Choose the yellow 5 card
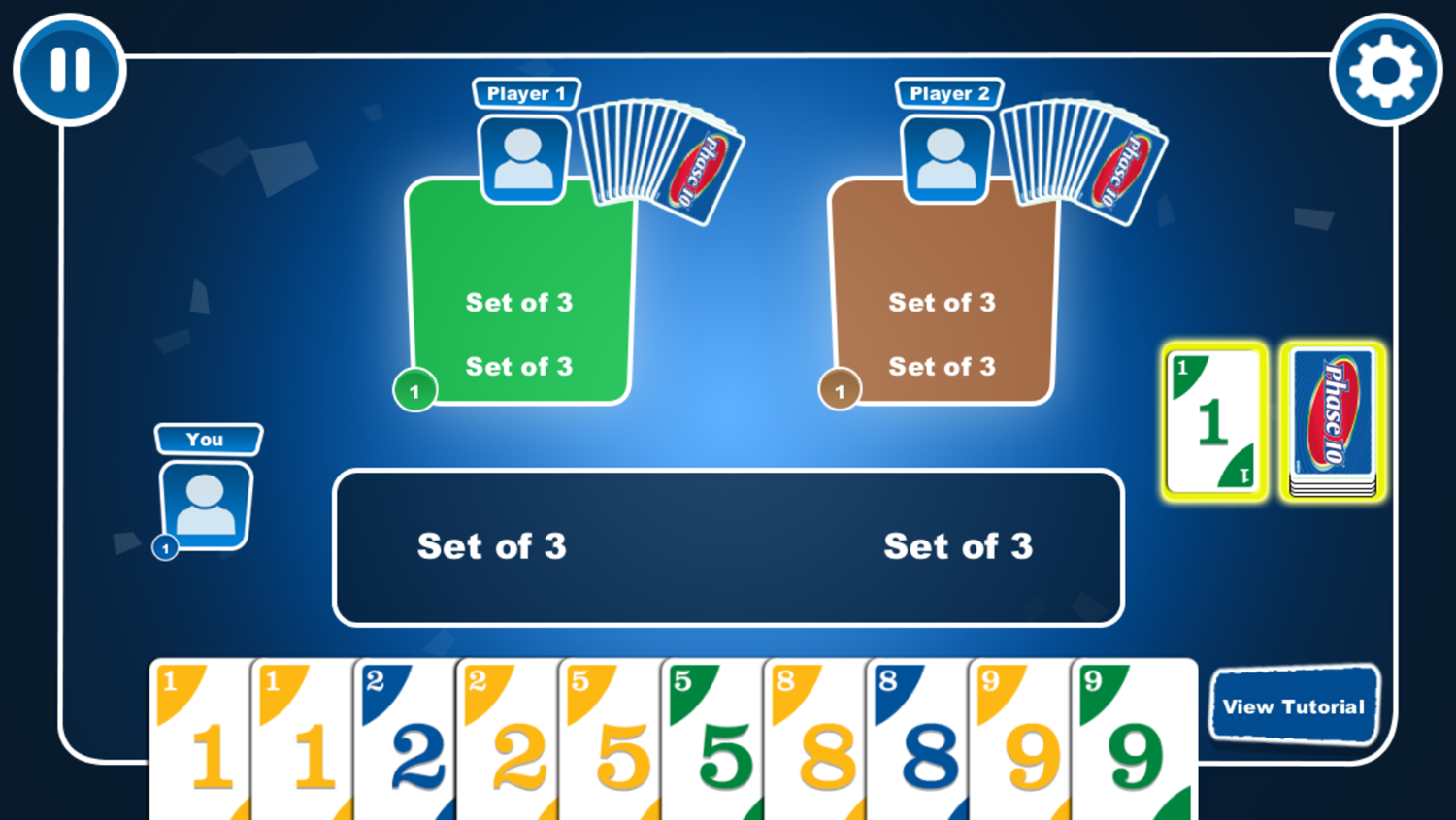The image size is (1456, 820). click(612, 742)
